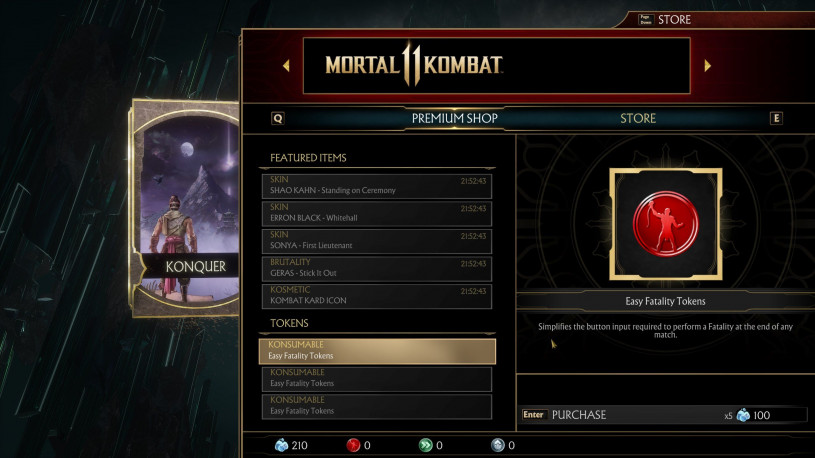Select Sonya First Lieutenant skin

point(376,240)
